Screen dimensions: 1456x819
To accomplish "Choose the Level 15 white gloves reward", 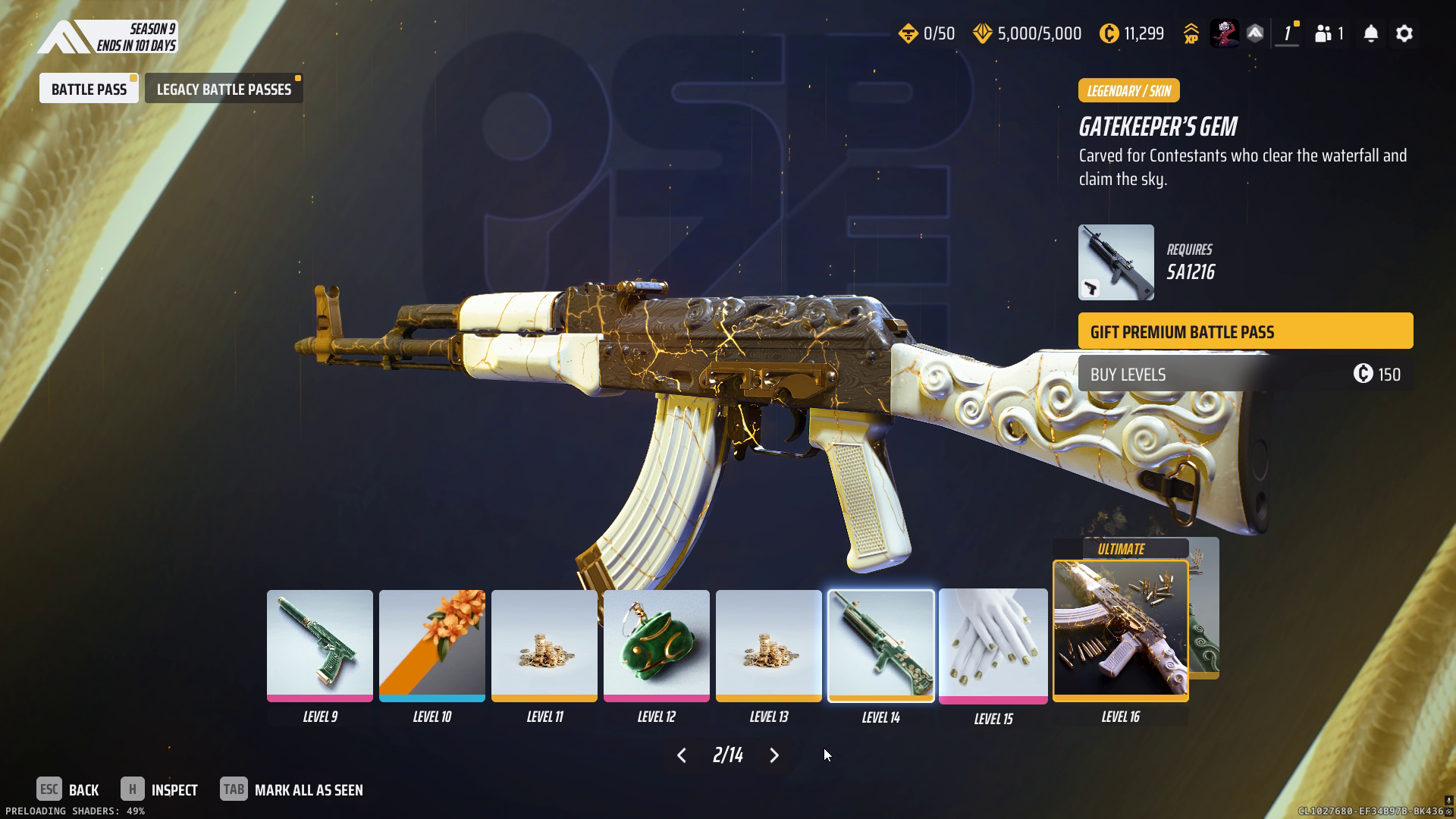I will tap(993, 645).
